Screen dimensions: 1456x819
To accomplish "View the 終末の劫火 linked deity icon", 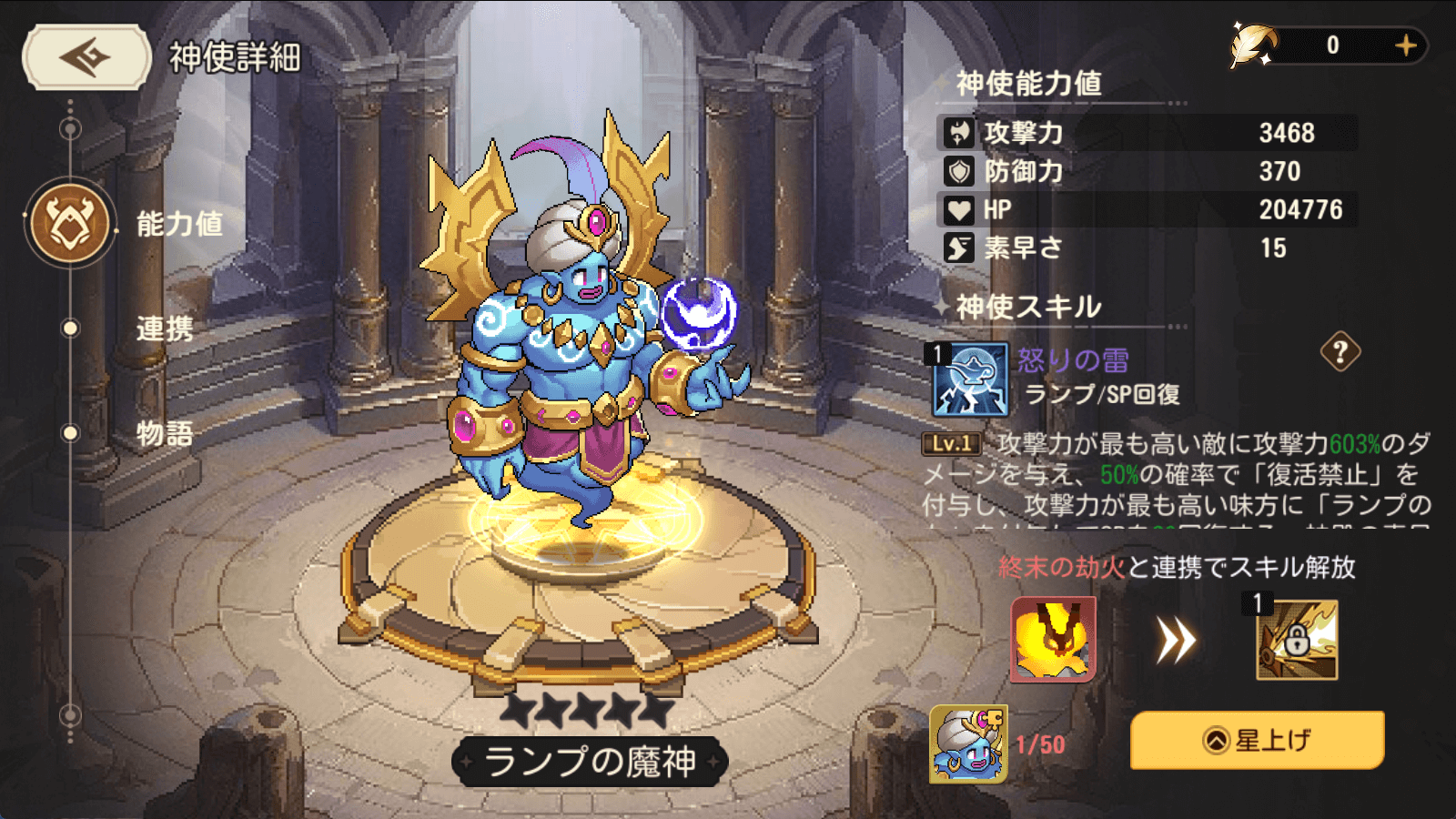I will 1053,640.
